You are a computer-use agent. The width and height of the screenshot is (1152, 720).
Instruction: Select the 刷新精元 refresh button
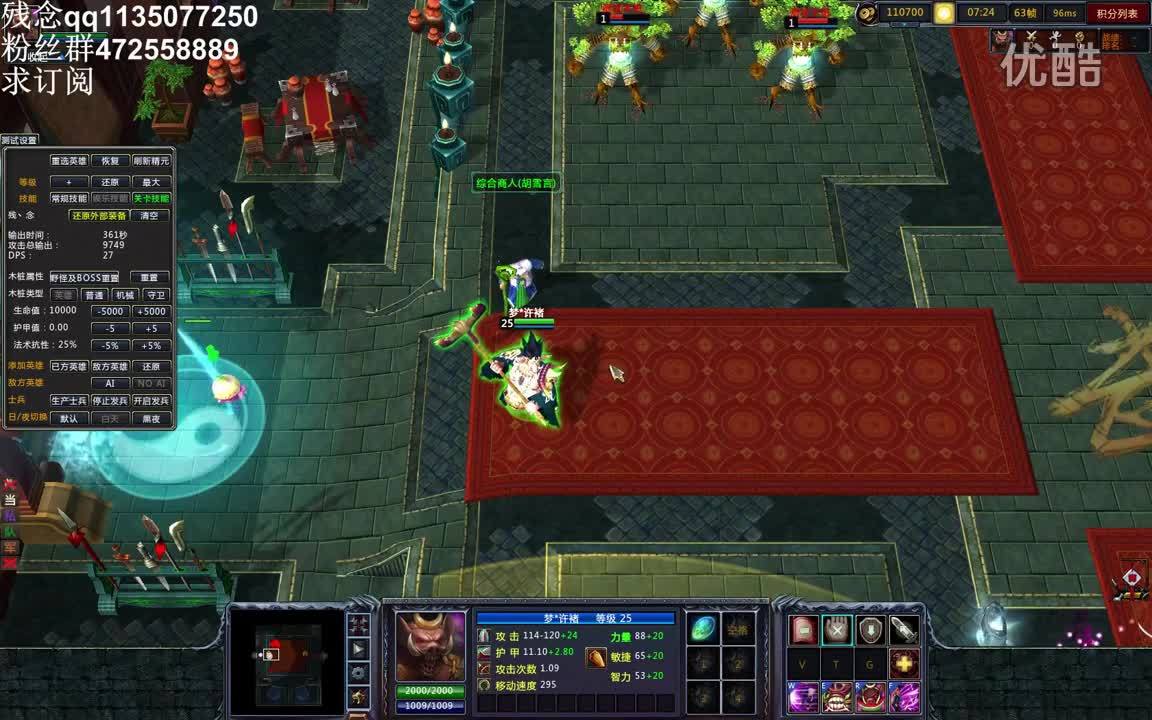(151, 161)
